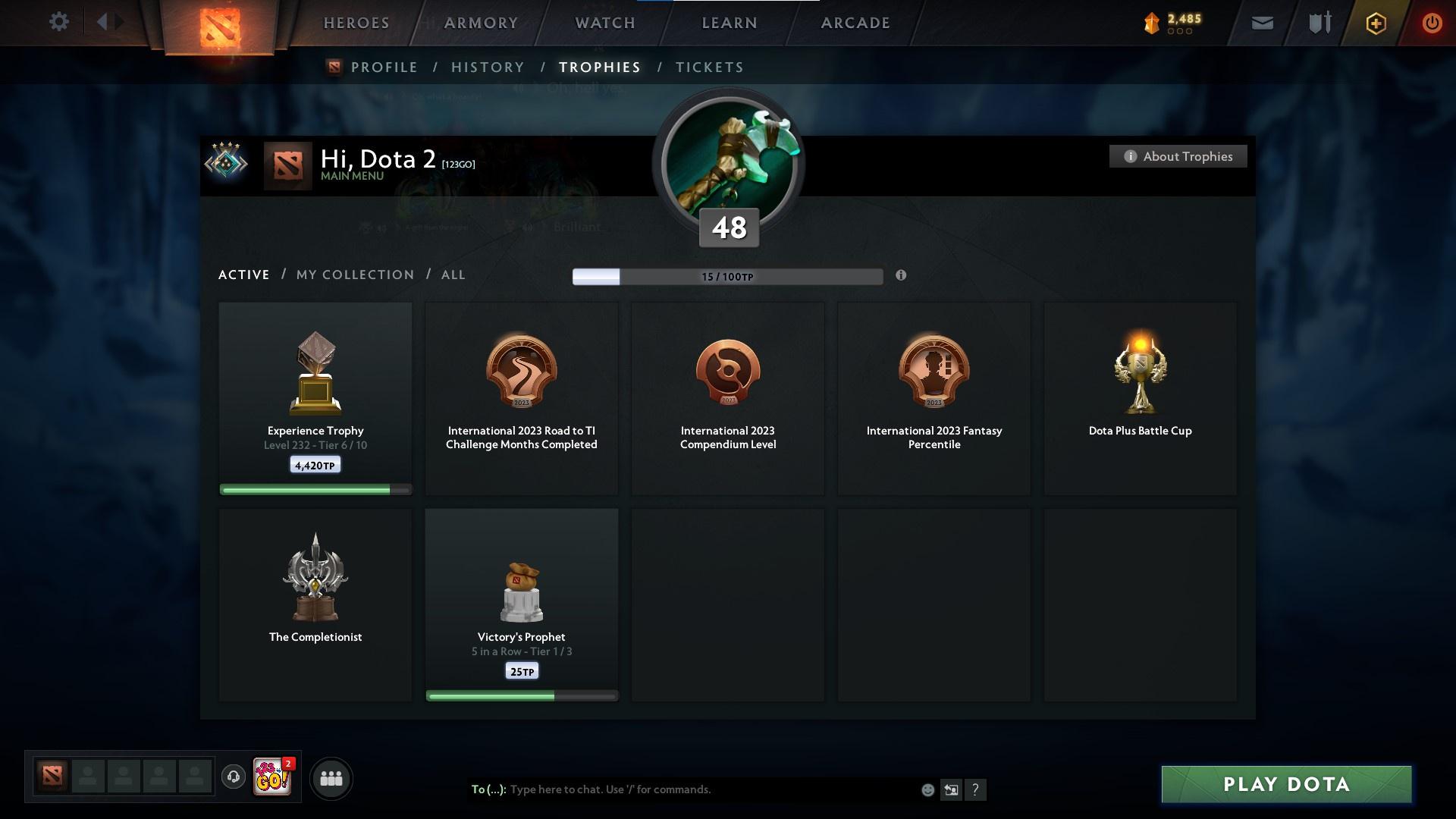Click the emoticon smiley in the chat bar
Viewport: 1456px width, 819px height.
[x=927, y=789]
